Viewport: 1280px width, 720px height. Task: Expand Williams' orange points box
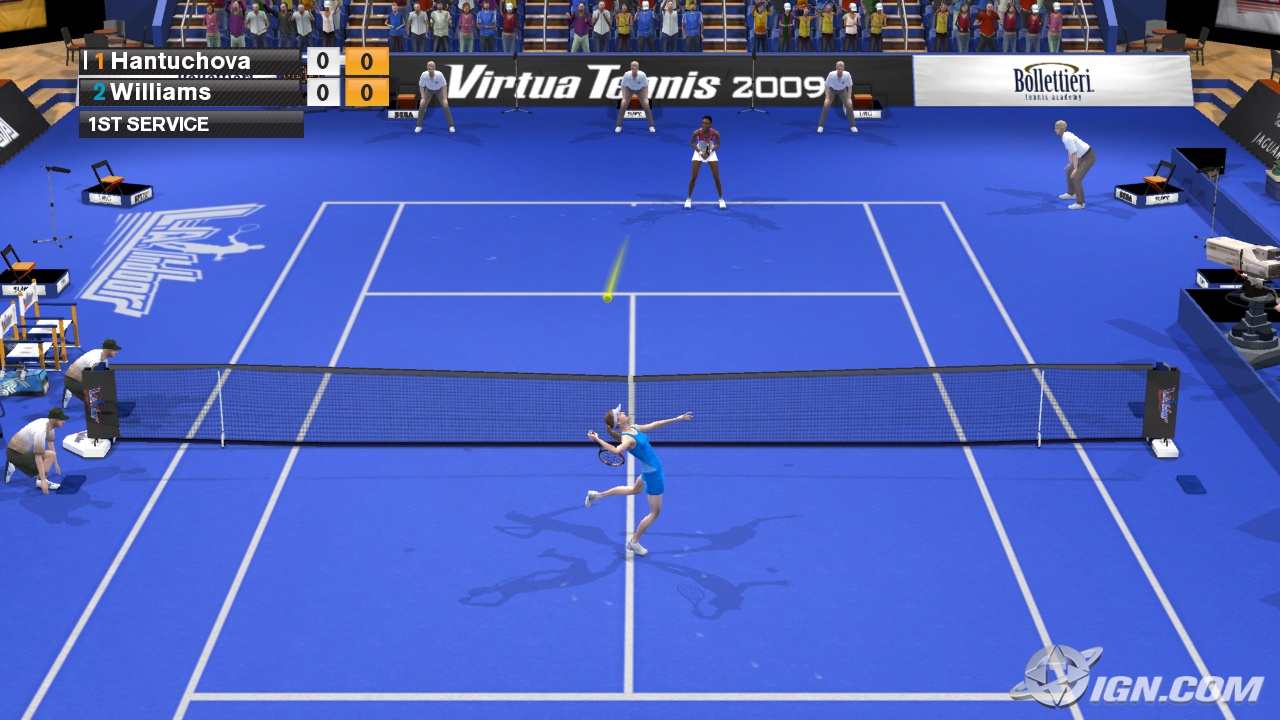[x=366, y=91]
